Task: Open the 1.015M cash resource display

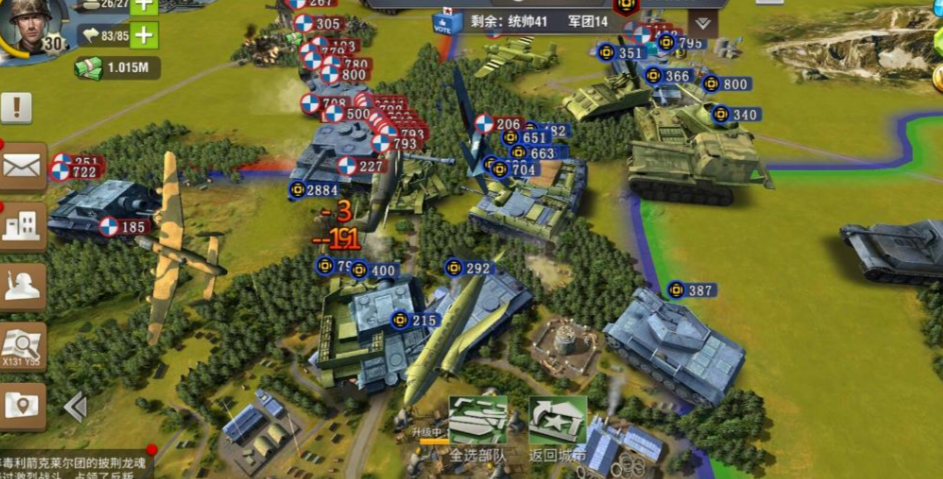Action: 118,67
